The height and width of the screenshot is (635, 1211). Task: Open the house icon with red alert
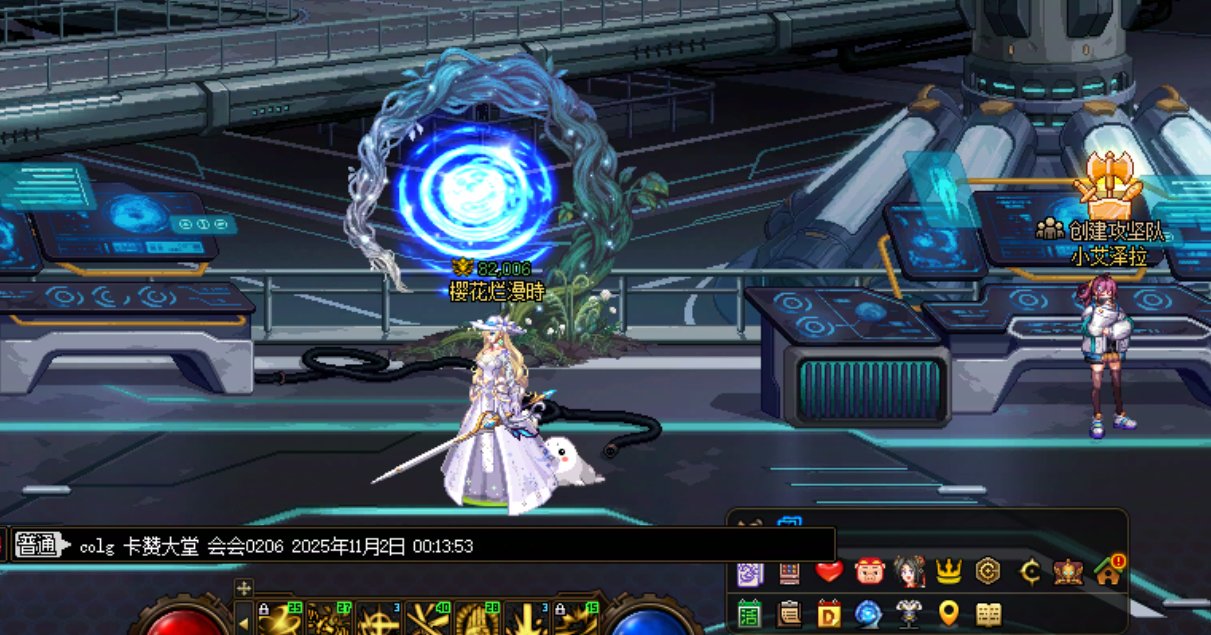pyautogui.click(x=1108, y=572)
